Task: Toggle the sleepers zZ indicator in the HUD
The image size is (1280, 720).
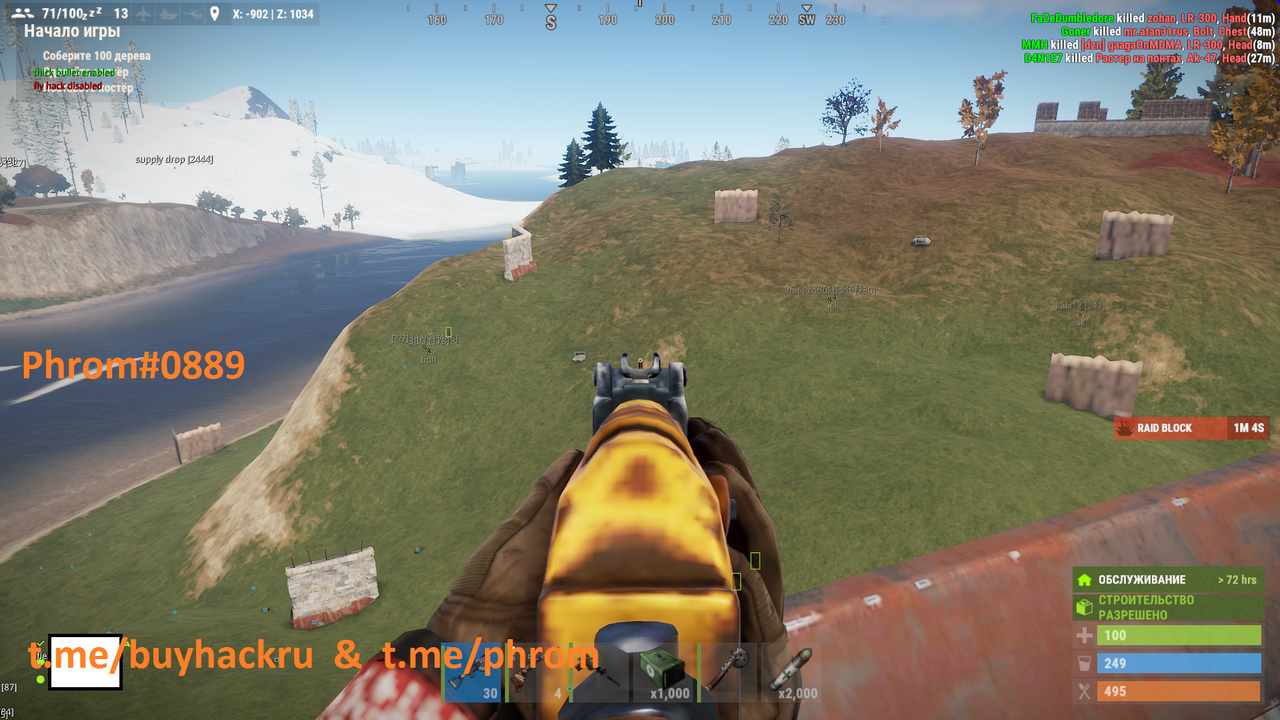Action: pyautogui.click(x=94, y=12)
